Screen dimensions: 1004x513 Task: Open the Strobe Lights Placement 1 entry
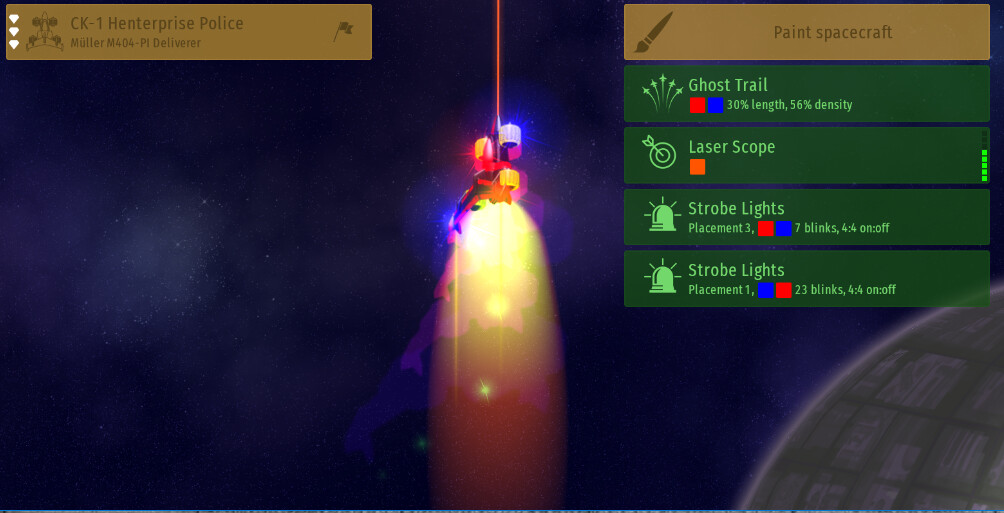click(806, 278)
